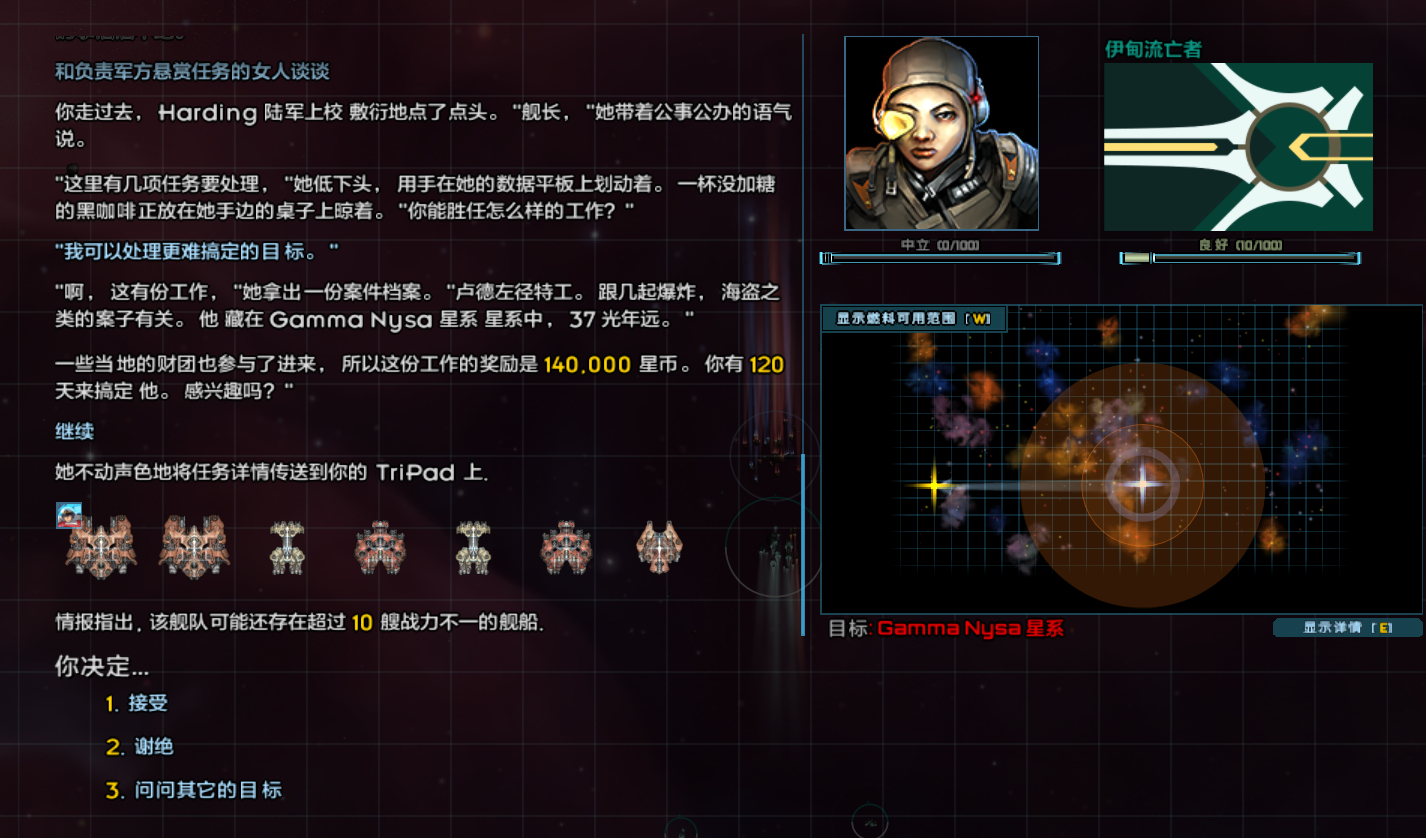The width and height of the screenshot is (1426, 838).
Task: Click the fourth reddish cruiser ship icon
Action: point(380,547)
